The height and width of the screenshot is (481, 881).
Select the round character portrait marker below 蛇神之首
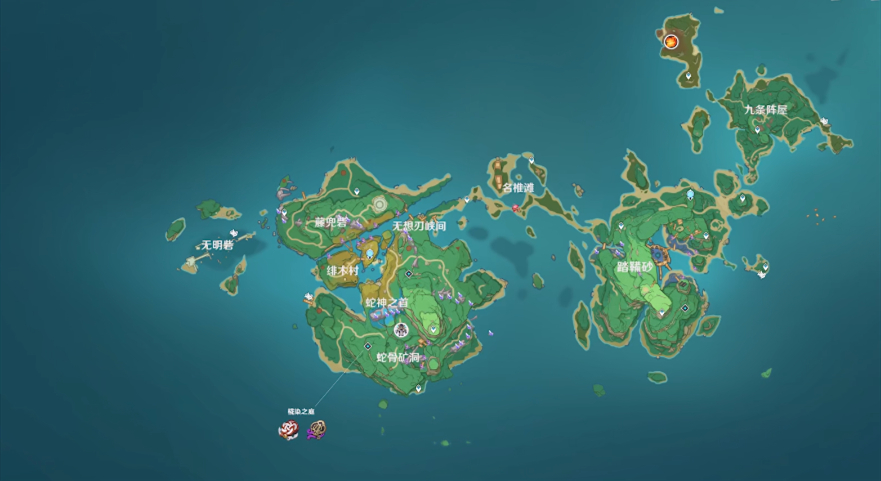point(401,330)
